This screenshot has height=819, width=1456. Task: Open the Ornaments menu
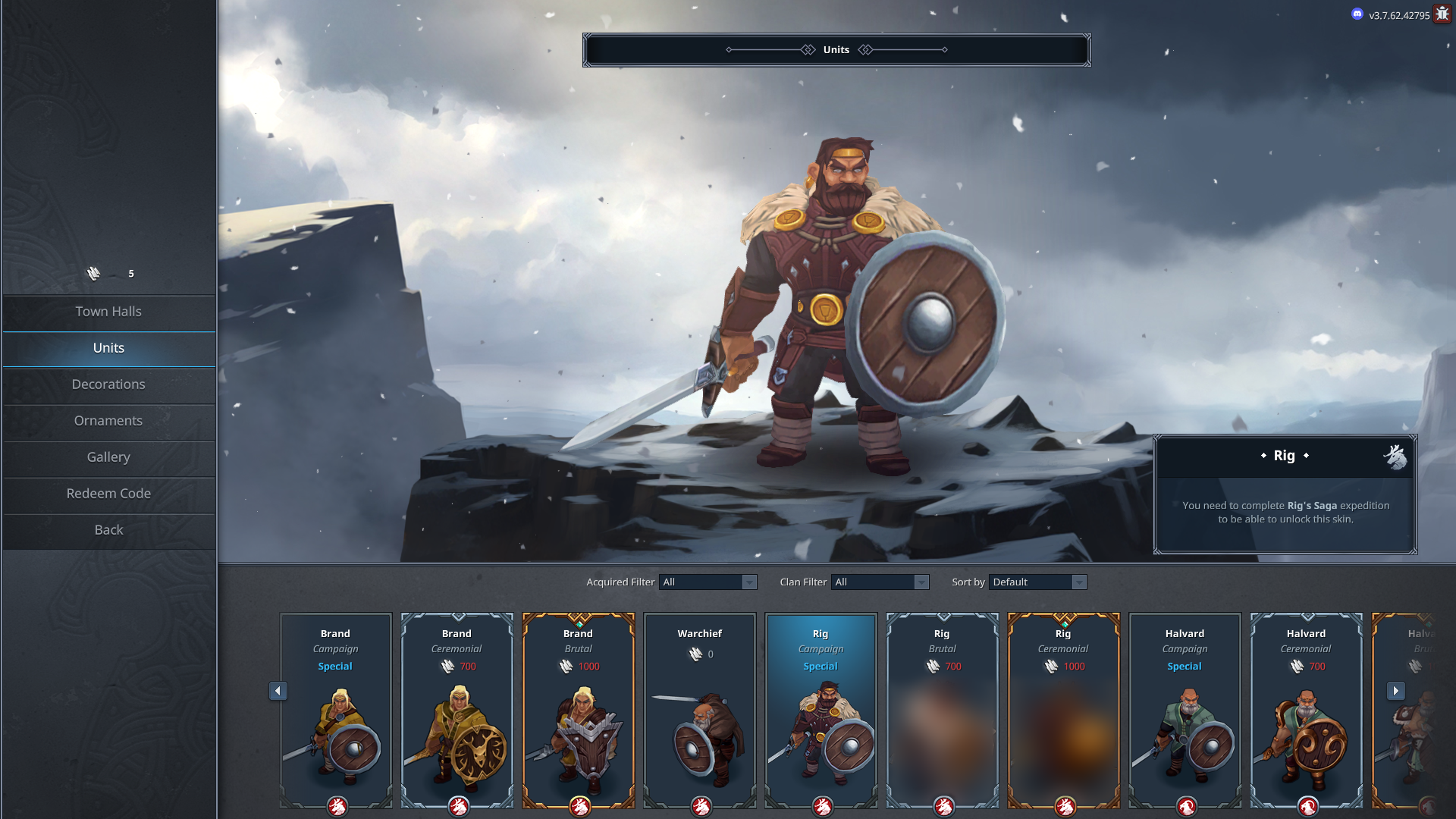coord(108,421)
